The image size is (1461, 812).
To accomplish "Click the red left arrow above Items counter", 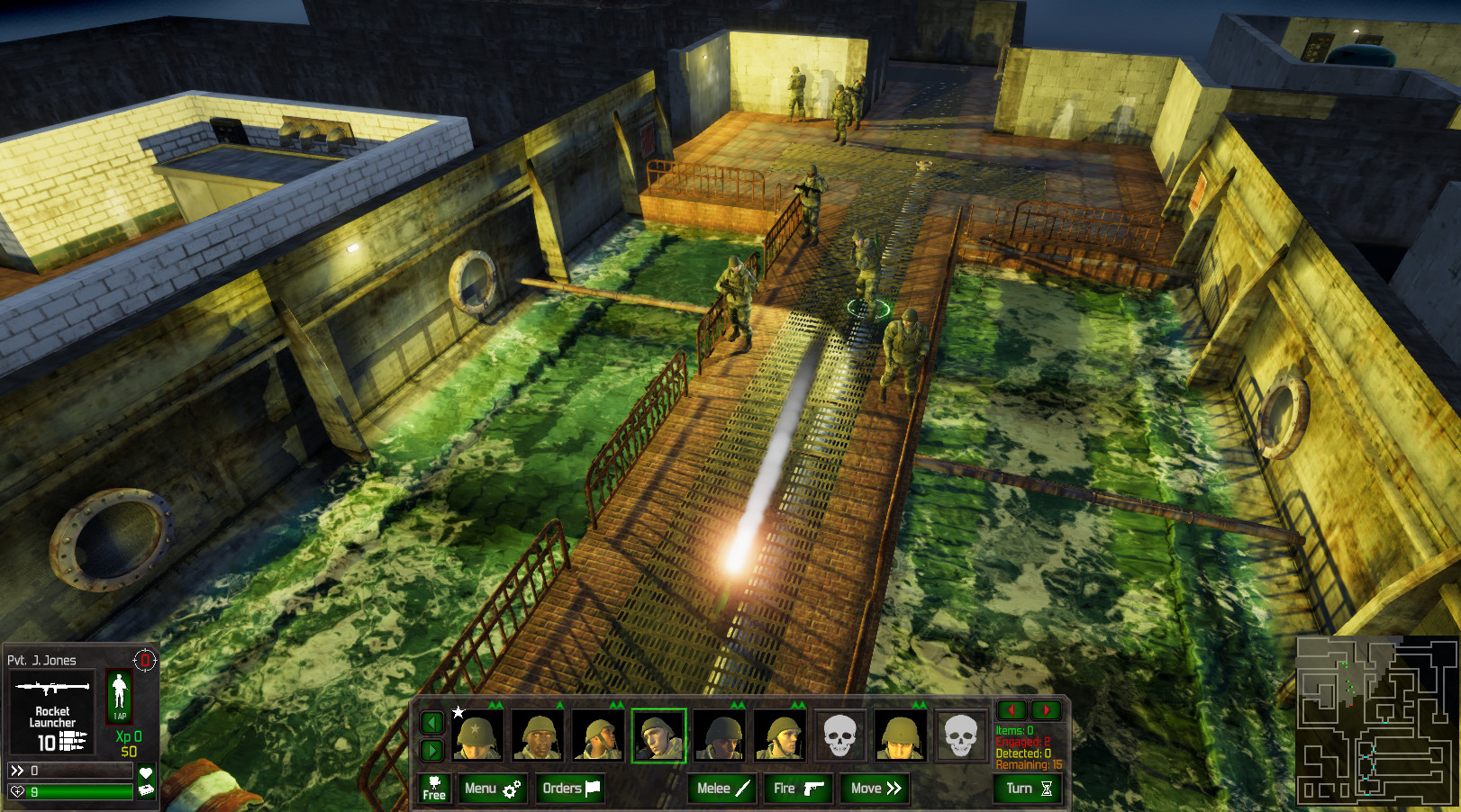I will [1012, 710].
